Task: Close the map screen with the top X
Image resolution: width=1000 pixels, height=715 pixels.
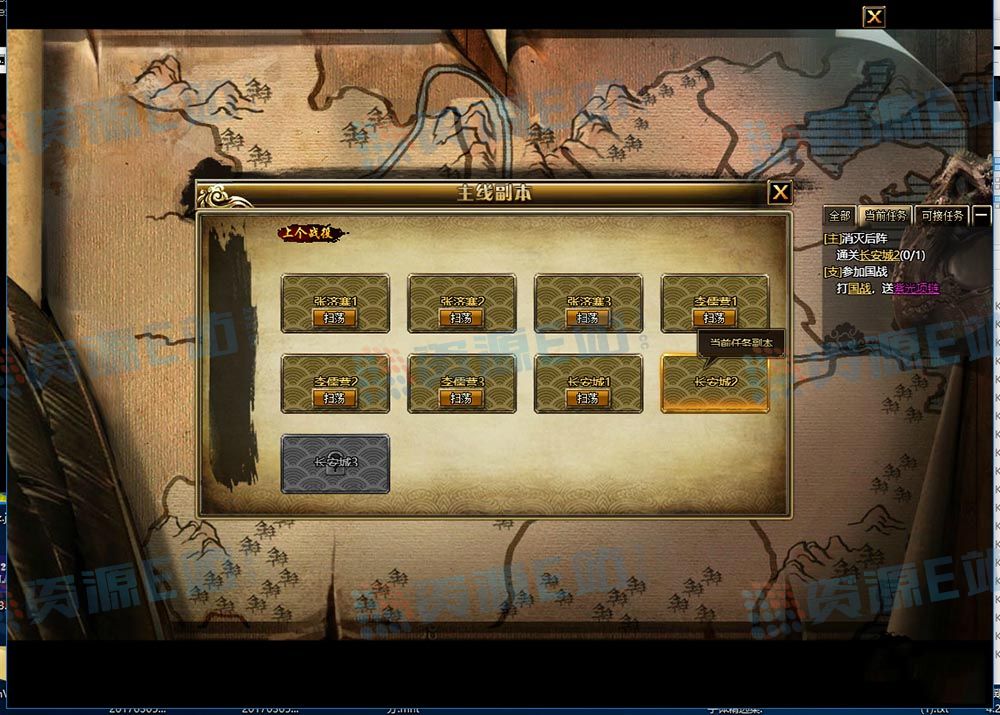Action: point(874,17)
